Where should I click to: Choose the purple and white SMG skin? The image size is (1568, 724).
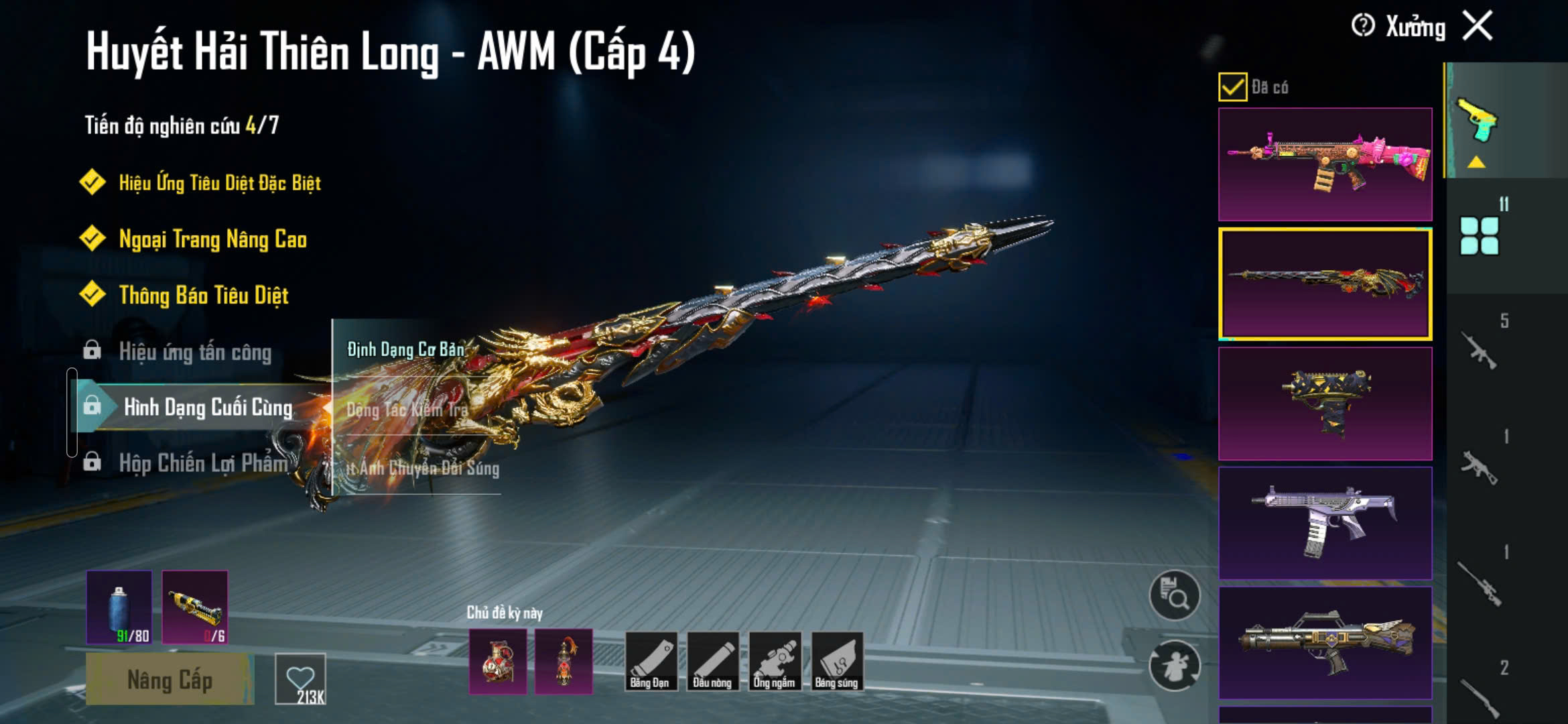point(1325,523)
